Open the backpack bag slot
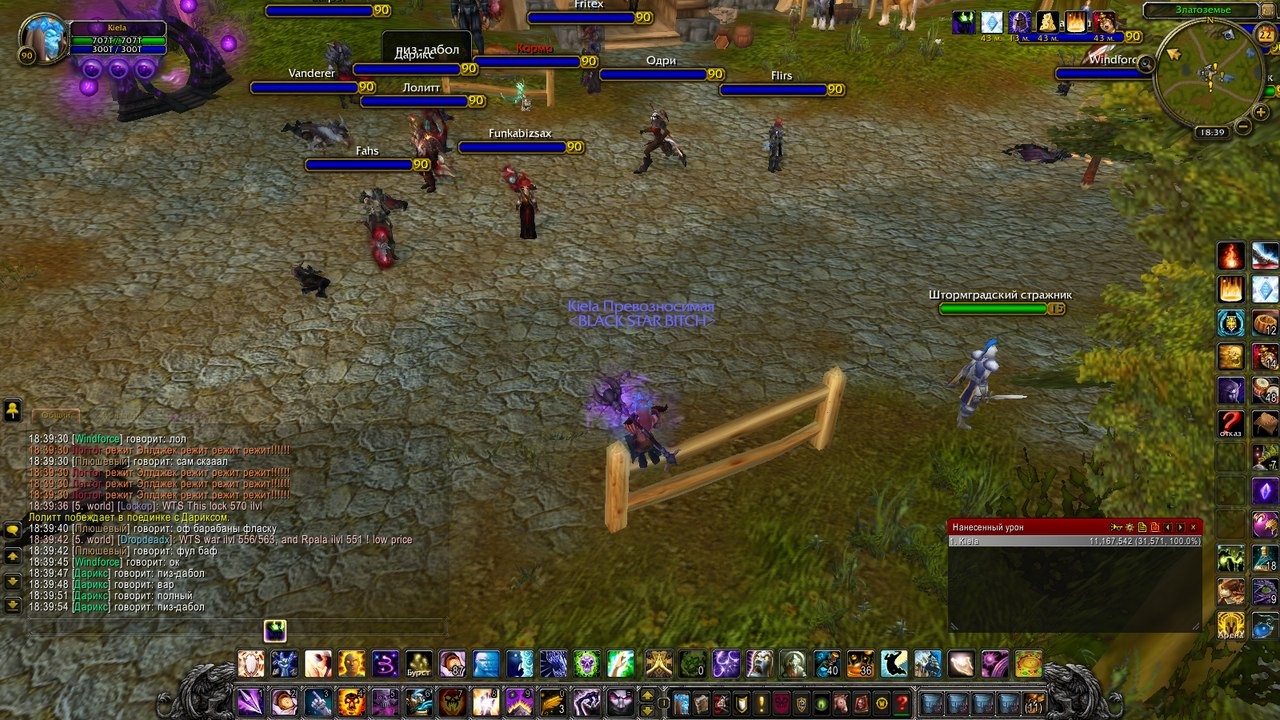 (x=1033, y=702)
